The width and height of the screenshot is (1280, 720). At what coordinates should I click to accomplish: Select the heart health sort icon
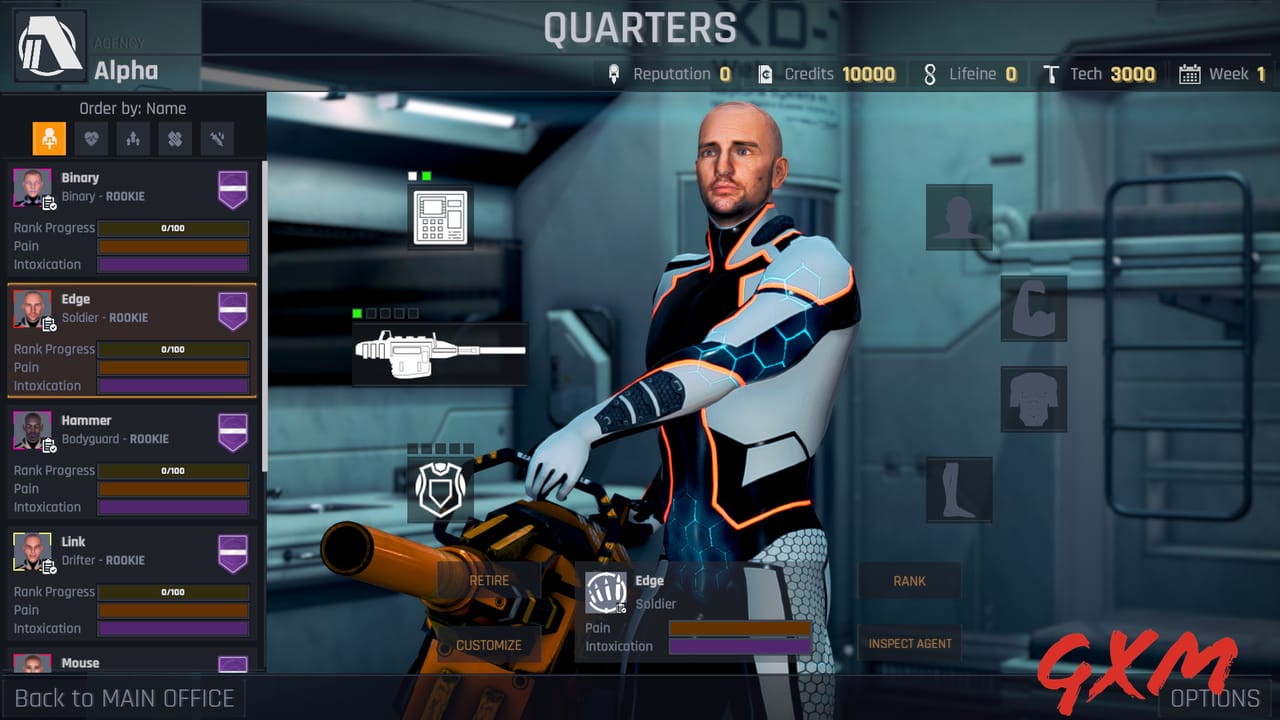point(91,138)
